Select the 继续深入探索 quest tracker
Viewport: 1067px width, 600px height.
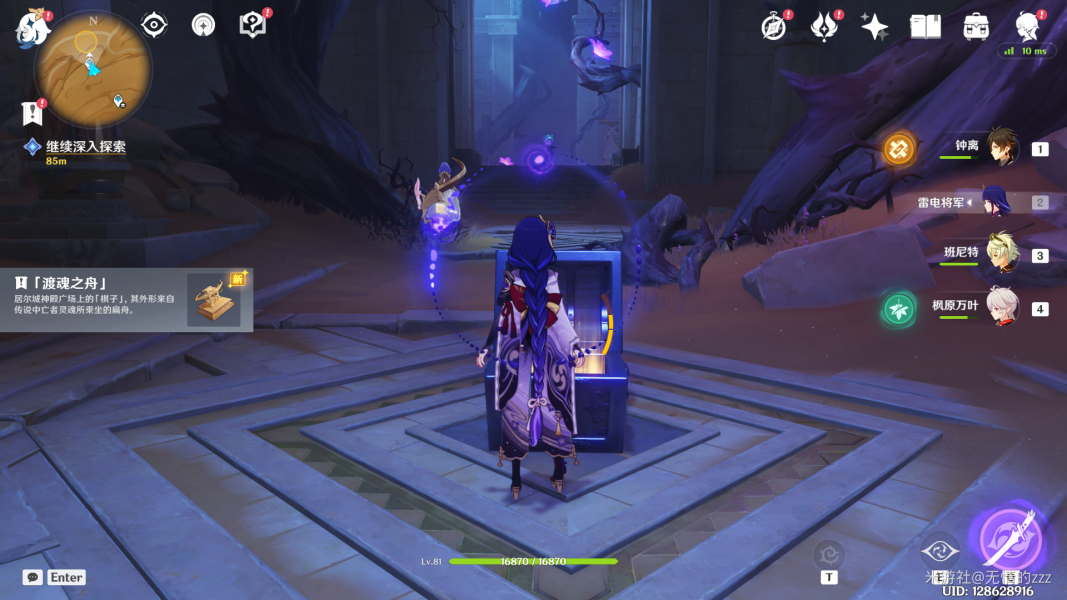(x=86, y=147)
